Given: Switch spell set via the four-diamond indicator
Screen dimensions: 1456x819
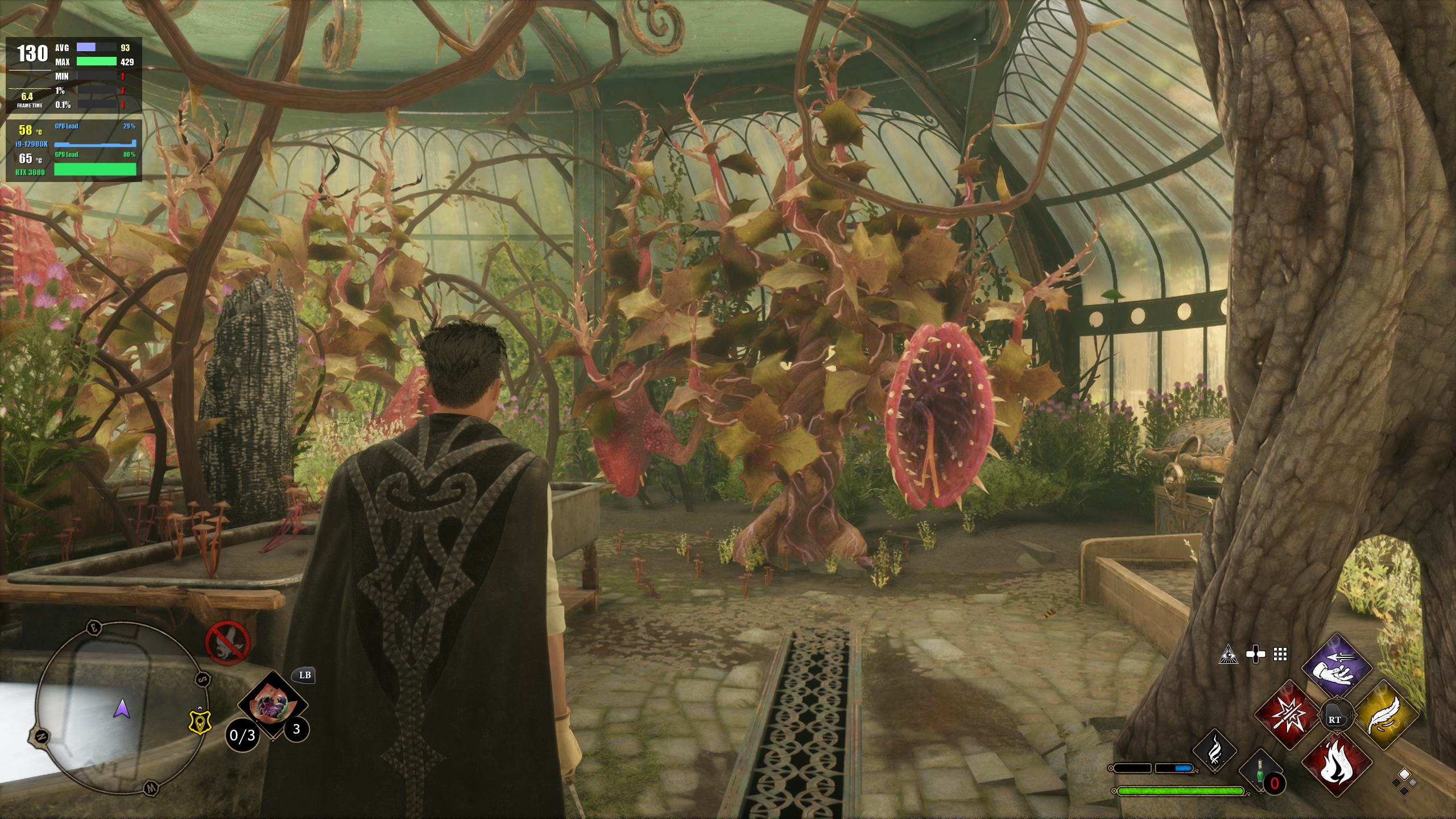Looking at the screenshot, I should point(1404,781).
